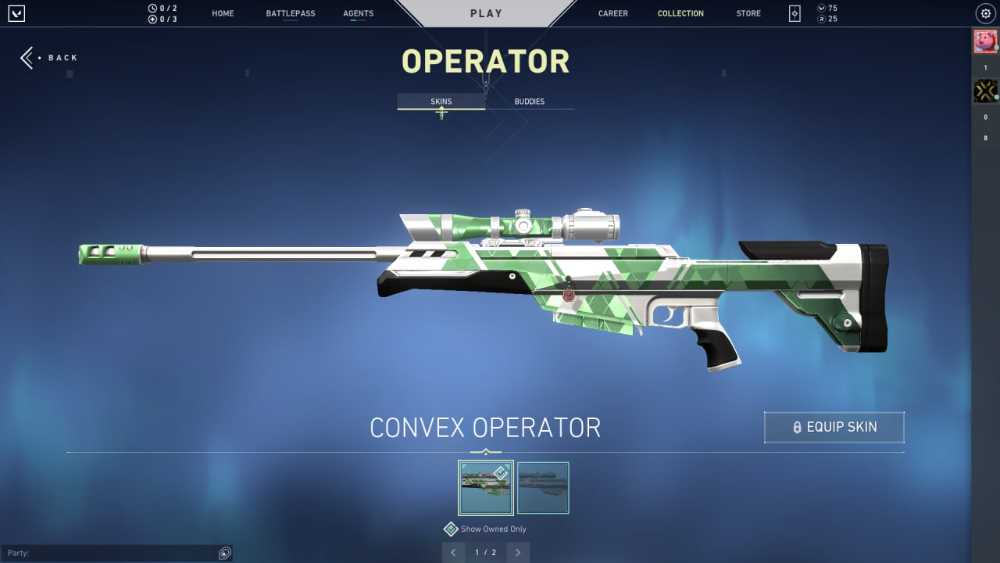Open the Collection page
1000x563 pixels.
click(x=680, y=14)
